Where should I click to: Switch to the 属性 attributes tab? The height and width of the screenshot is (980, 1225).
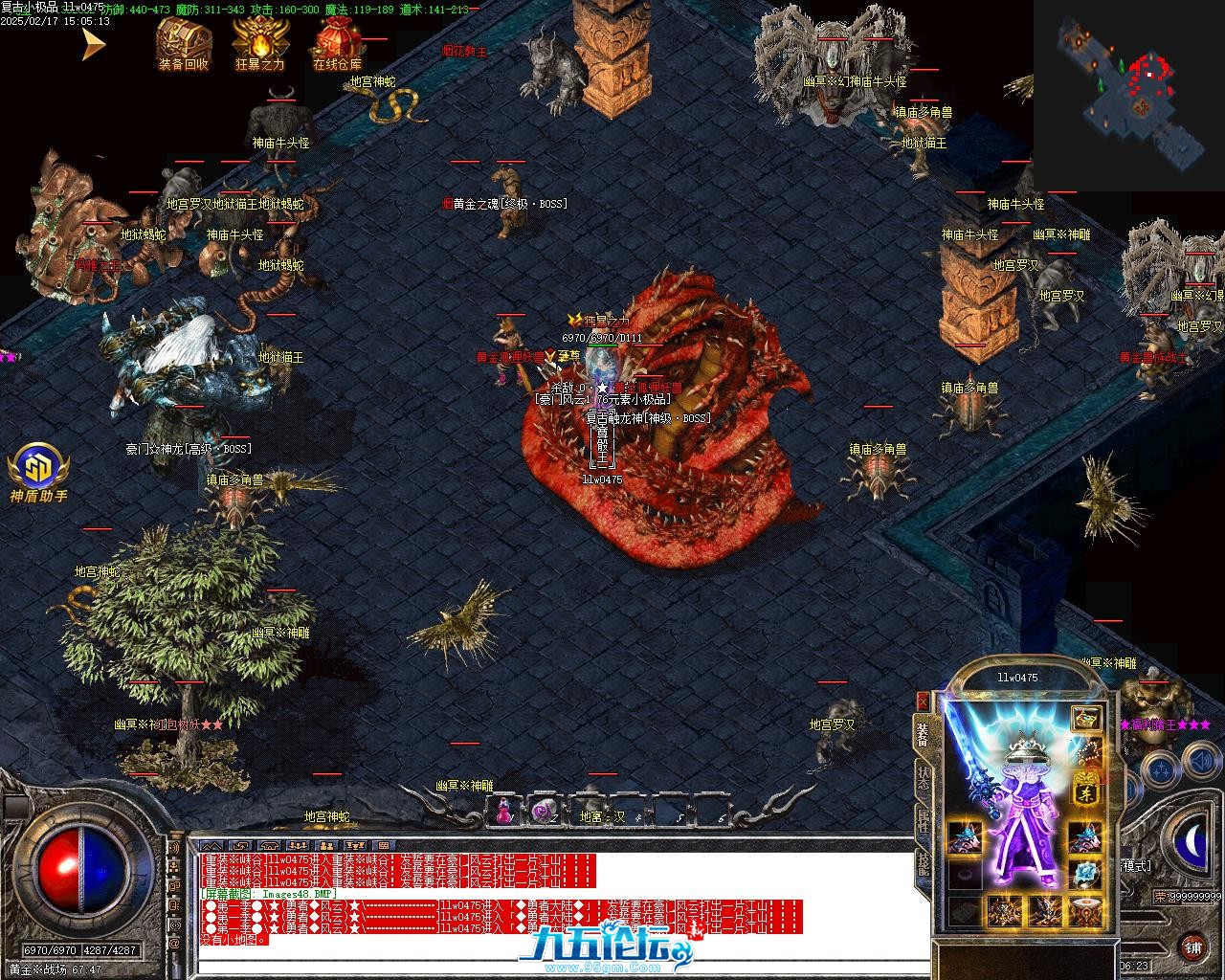(x=923, y=821)
